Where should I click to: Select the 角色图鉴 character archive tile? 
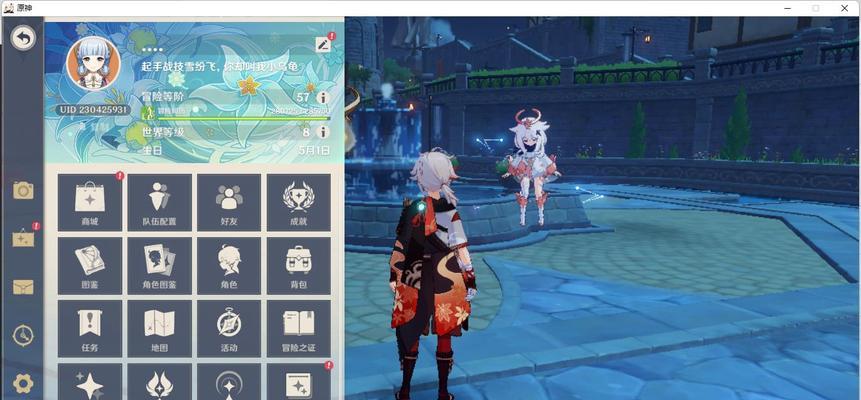point(159,266)
